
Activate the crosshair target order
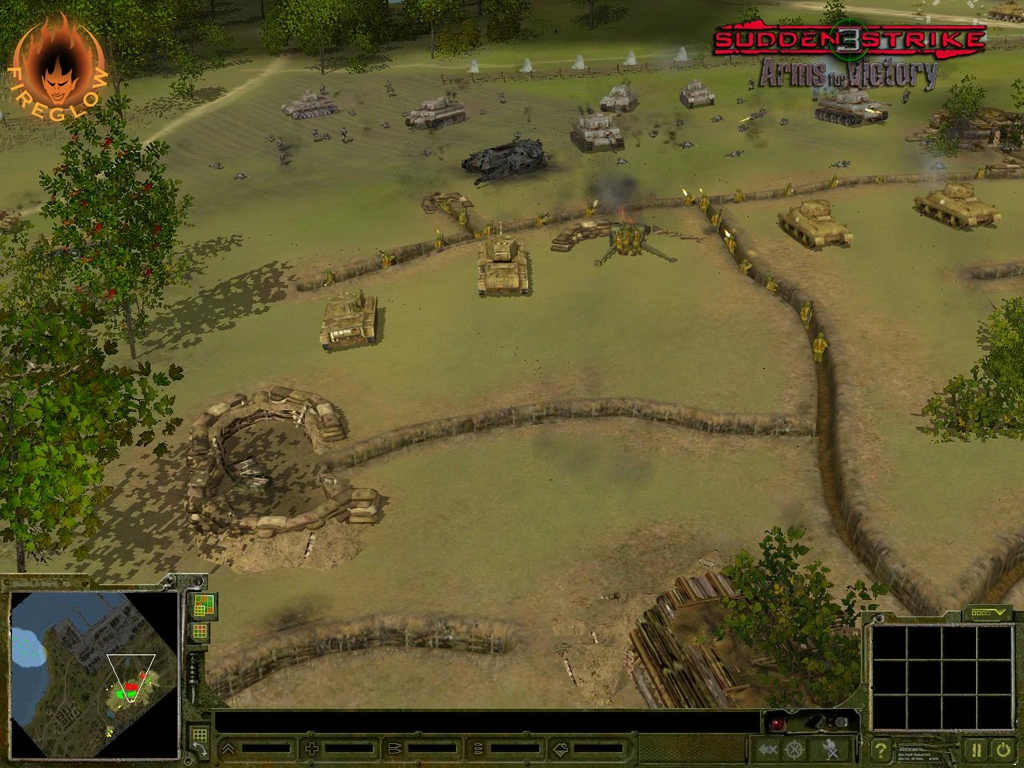pos(794,749)
